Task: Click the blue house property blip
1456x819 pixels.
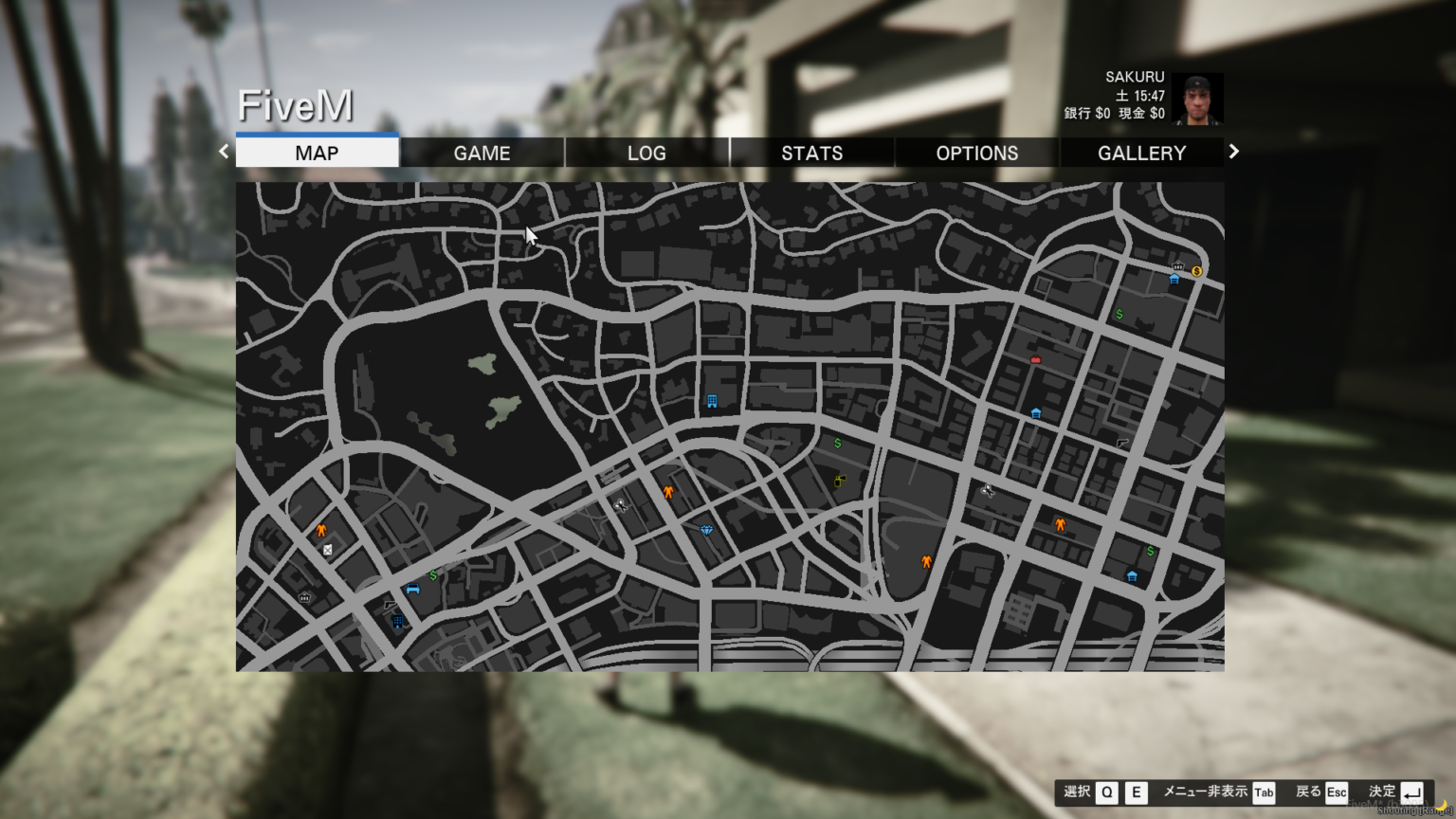Action: (x=1132, y=575)
